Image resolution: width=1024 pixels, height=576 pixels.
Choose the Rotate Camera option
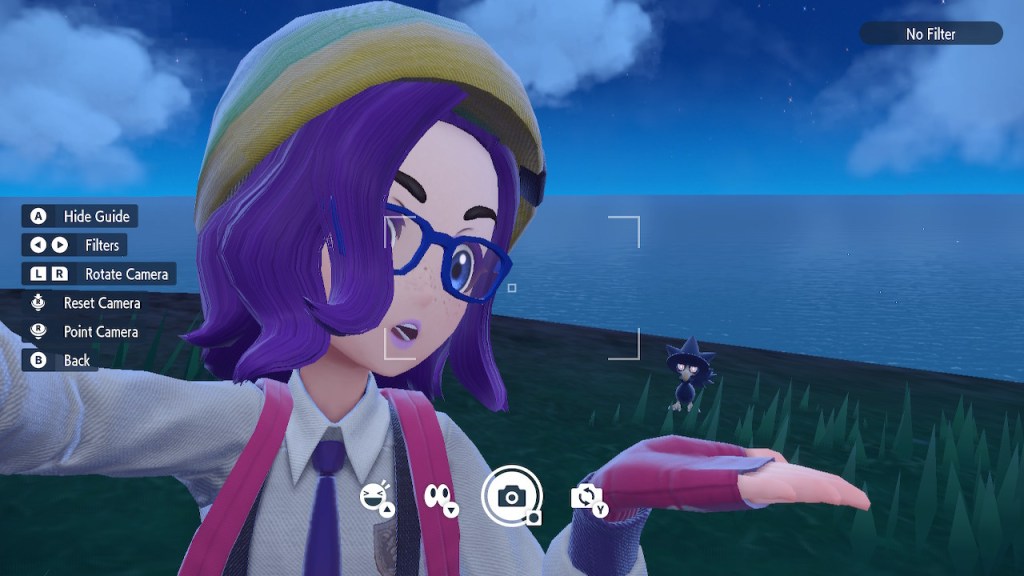tap(98, 274)
